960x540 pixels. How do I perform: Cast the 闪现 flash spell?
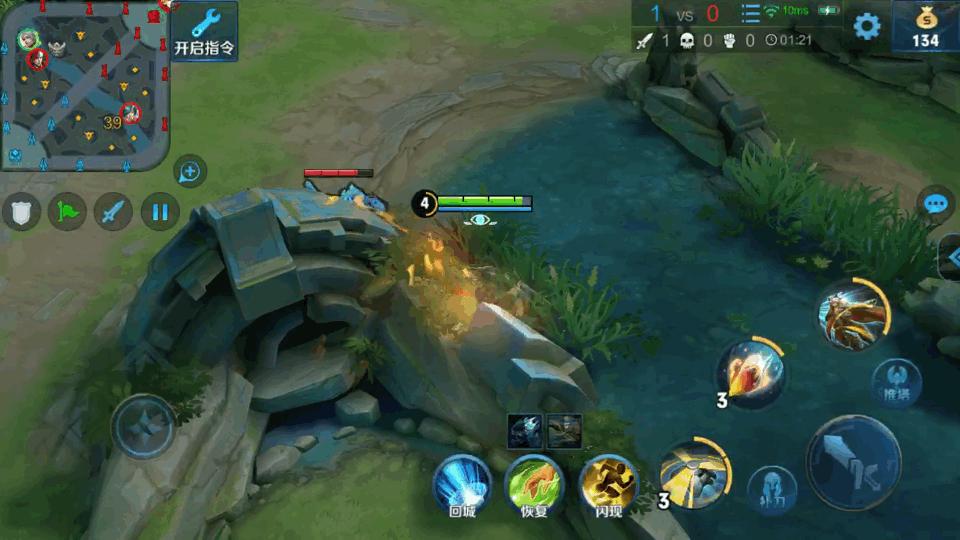pyautogui.click(x=608, y=484)
